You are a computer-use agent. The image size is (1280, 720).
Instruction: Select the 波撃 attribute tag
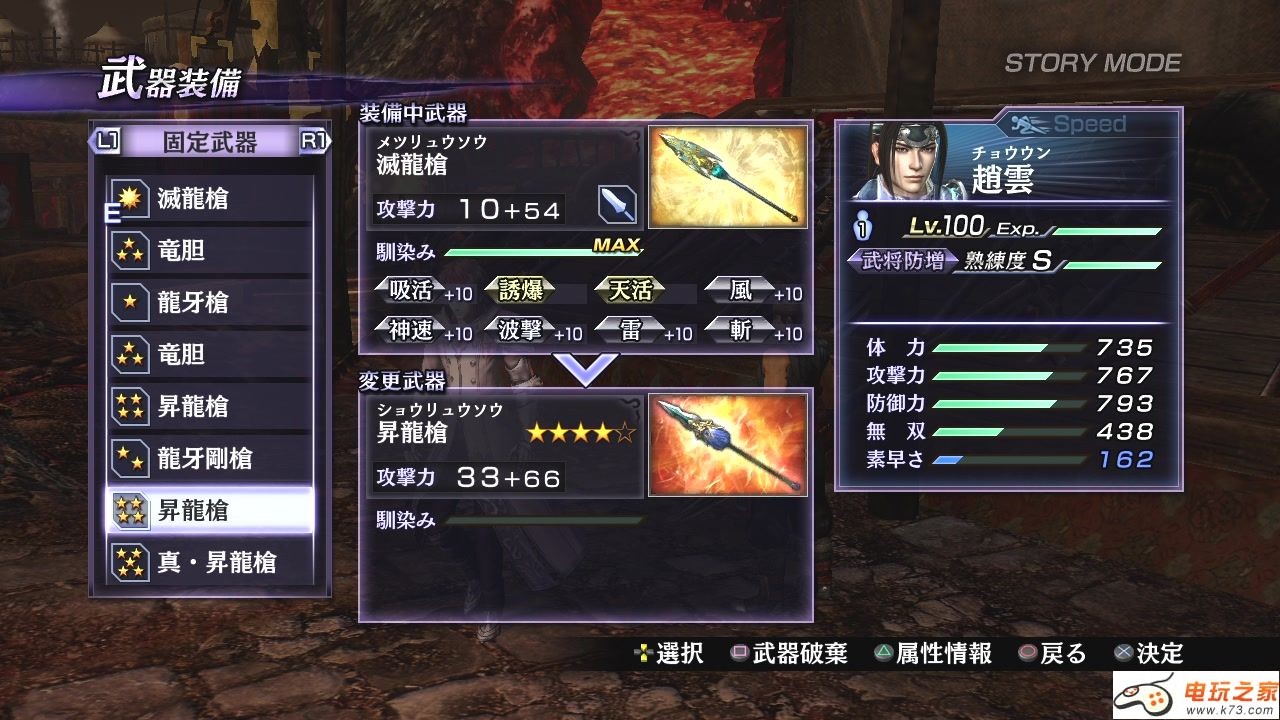(520, 331)
